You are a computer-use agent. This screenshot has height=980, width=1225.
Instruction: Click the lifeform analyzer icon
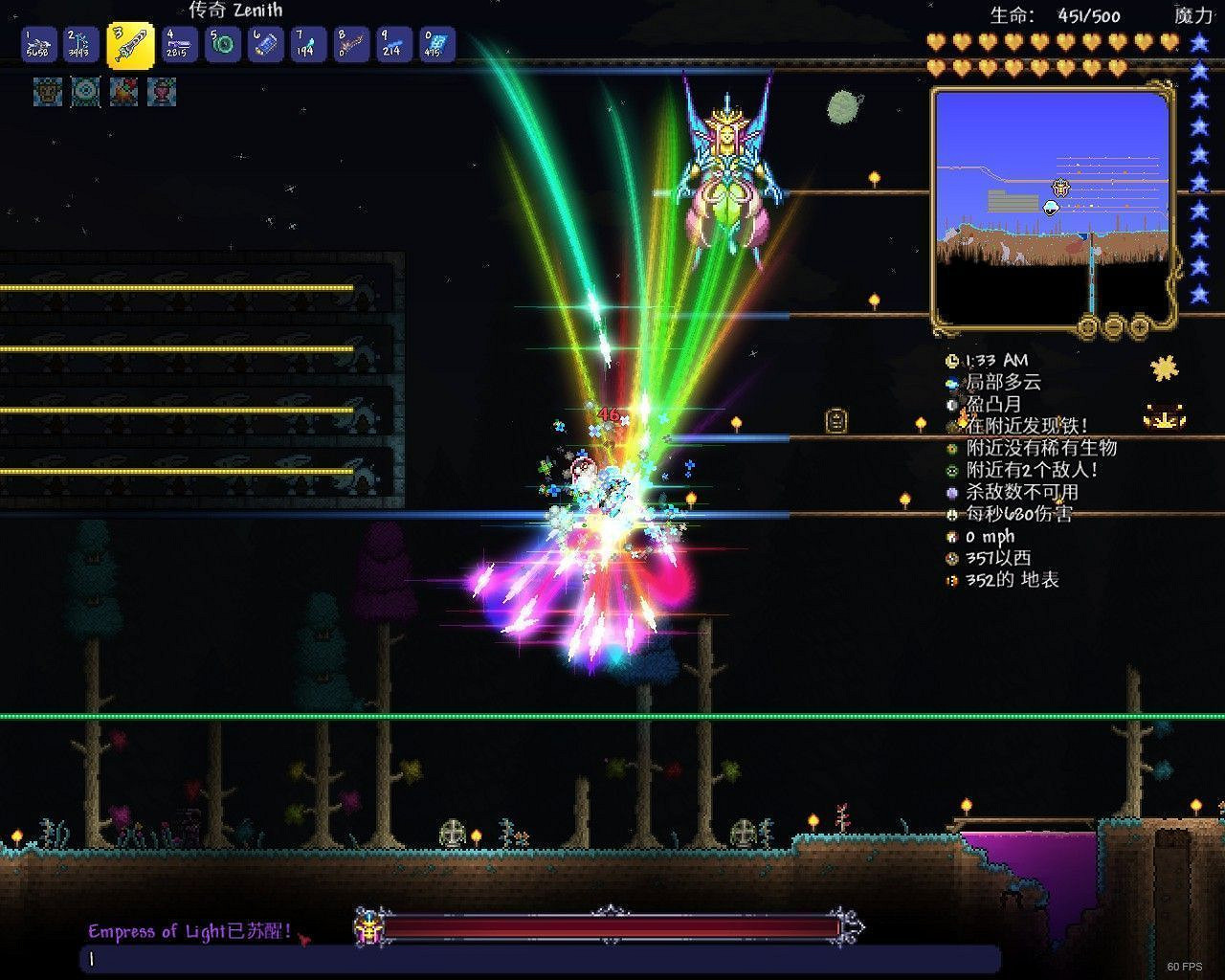(951, 449)
